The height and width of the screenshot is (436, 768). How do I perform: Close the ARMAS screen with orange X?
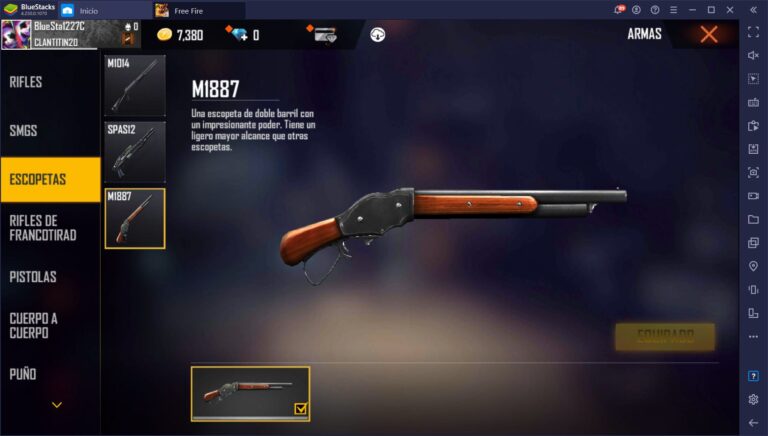(x=709, y=35)
